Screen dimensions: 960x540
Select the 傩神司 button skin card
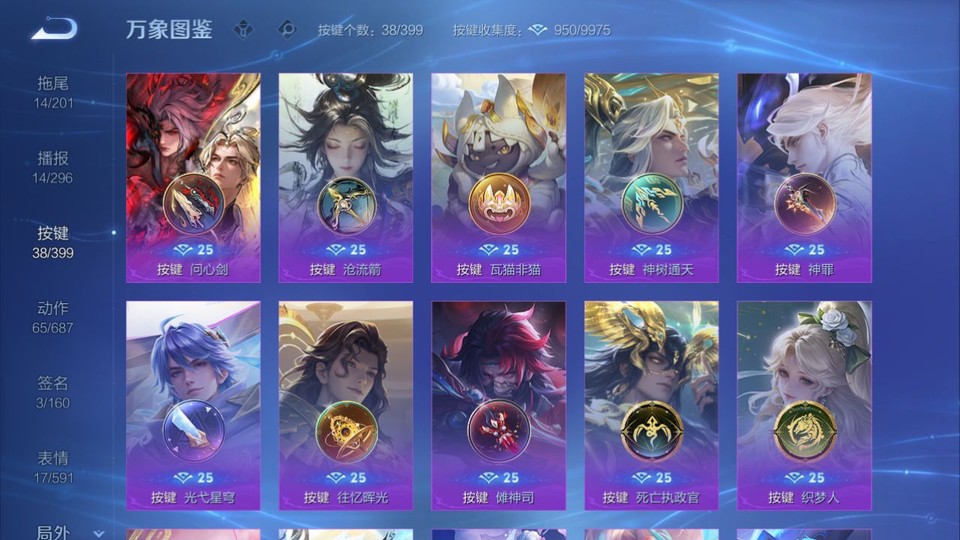pyautogui.click(x=498, y=406)
